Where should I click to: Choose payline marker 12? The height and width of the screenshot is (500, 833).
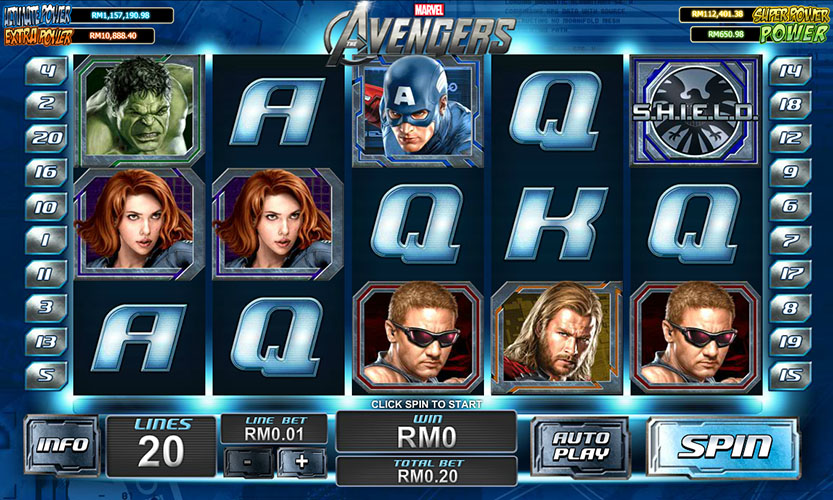pyautogui.click(x=790, y=137)
